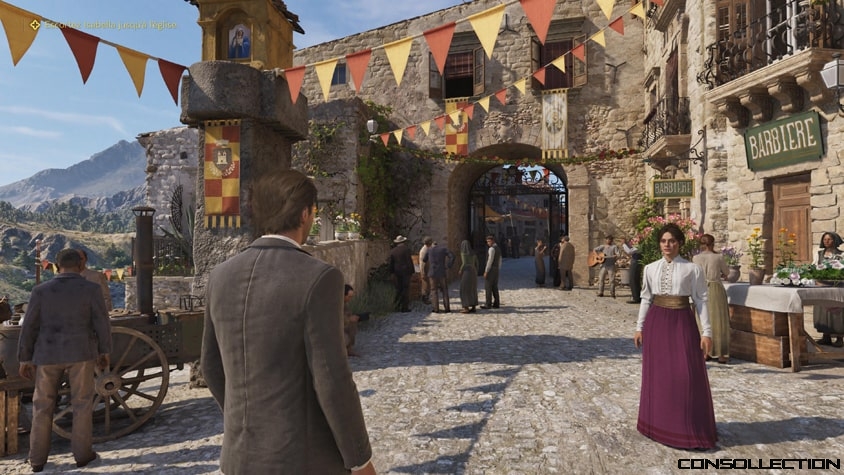
Task: Click the objective tracker about escorting Isabella
Action: point(110,24)
